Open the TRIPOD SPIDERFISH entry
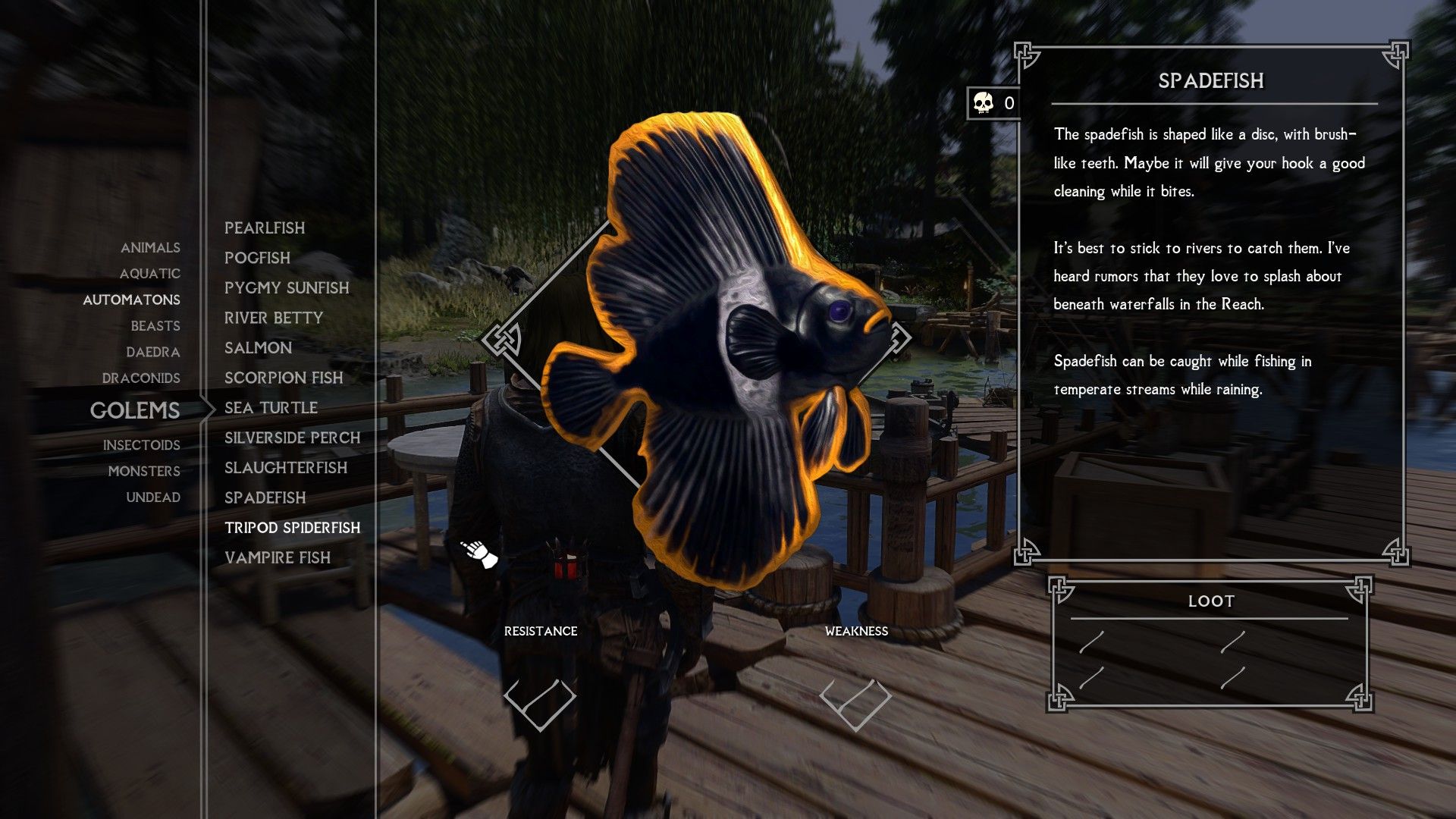The width and height of the screenshot is (1456, 819). (x=291, y=528)
